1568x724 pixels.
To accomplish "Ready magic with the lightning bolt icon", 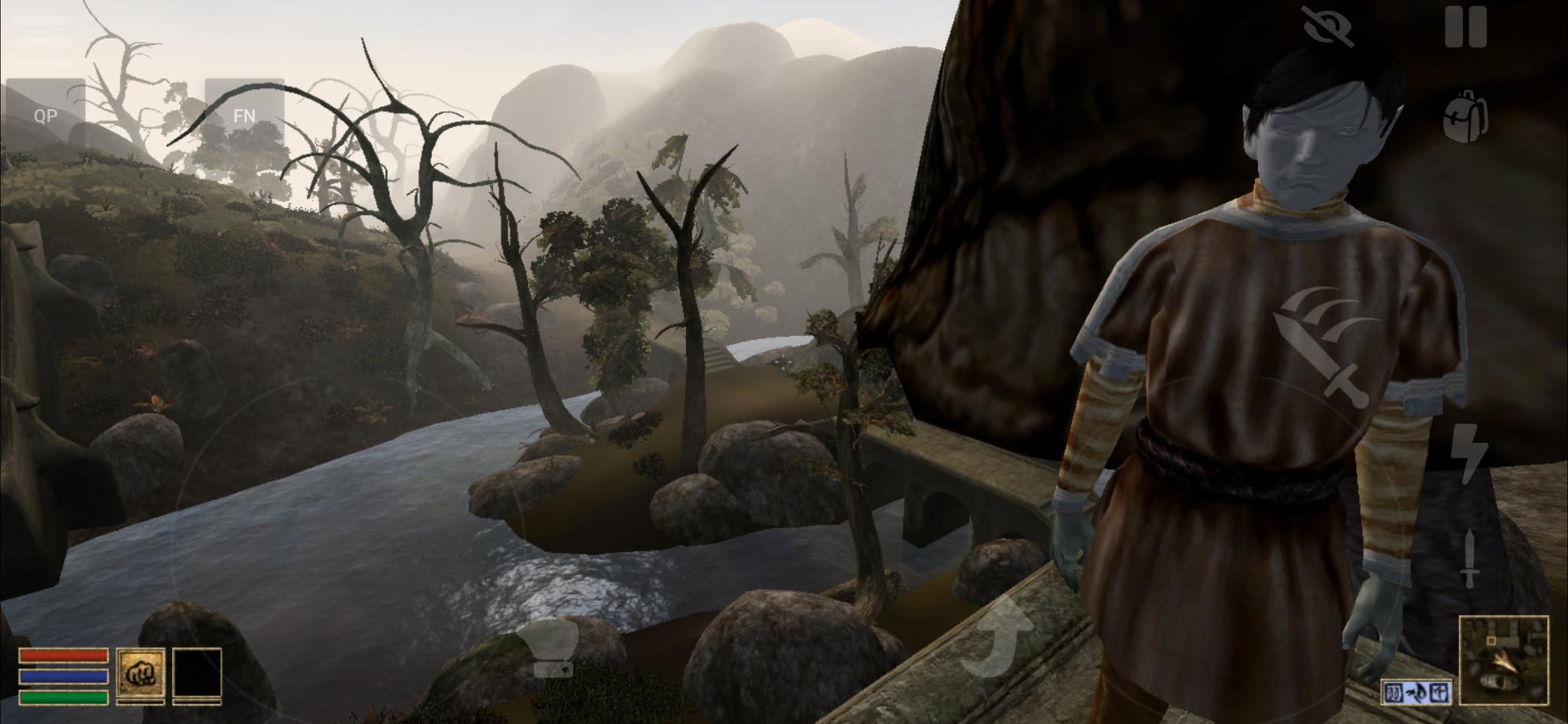I will point(1468,453).
